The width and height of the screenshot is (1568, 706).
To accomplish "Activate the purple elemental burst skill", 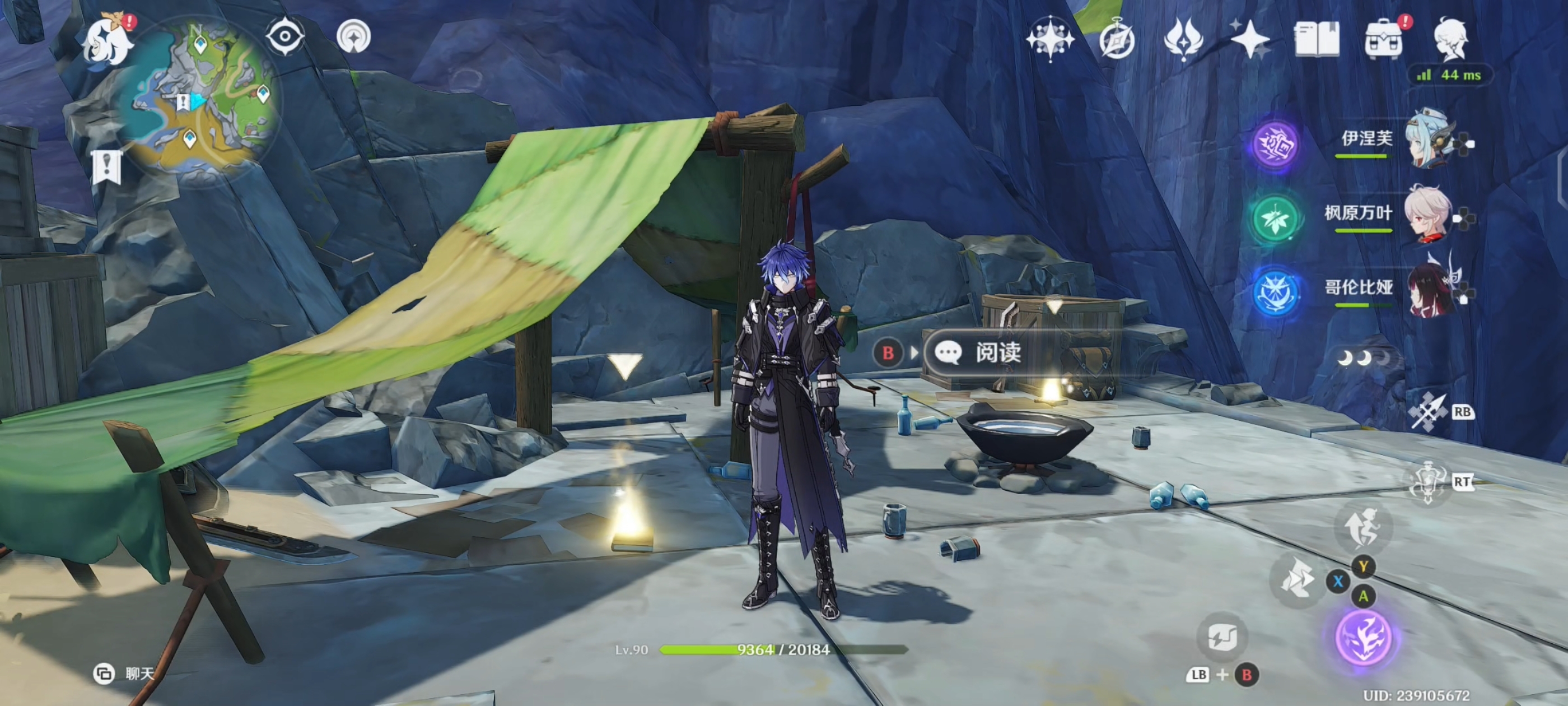I will [x=1364, y=637].
